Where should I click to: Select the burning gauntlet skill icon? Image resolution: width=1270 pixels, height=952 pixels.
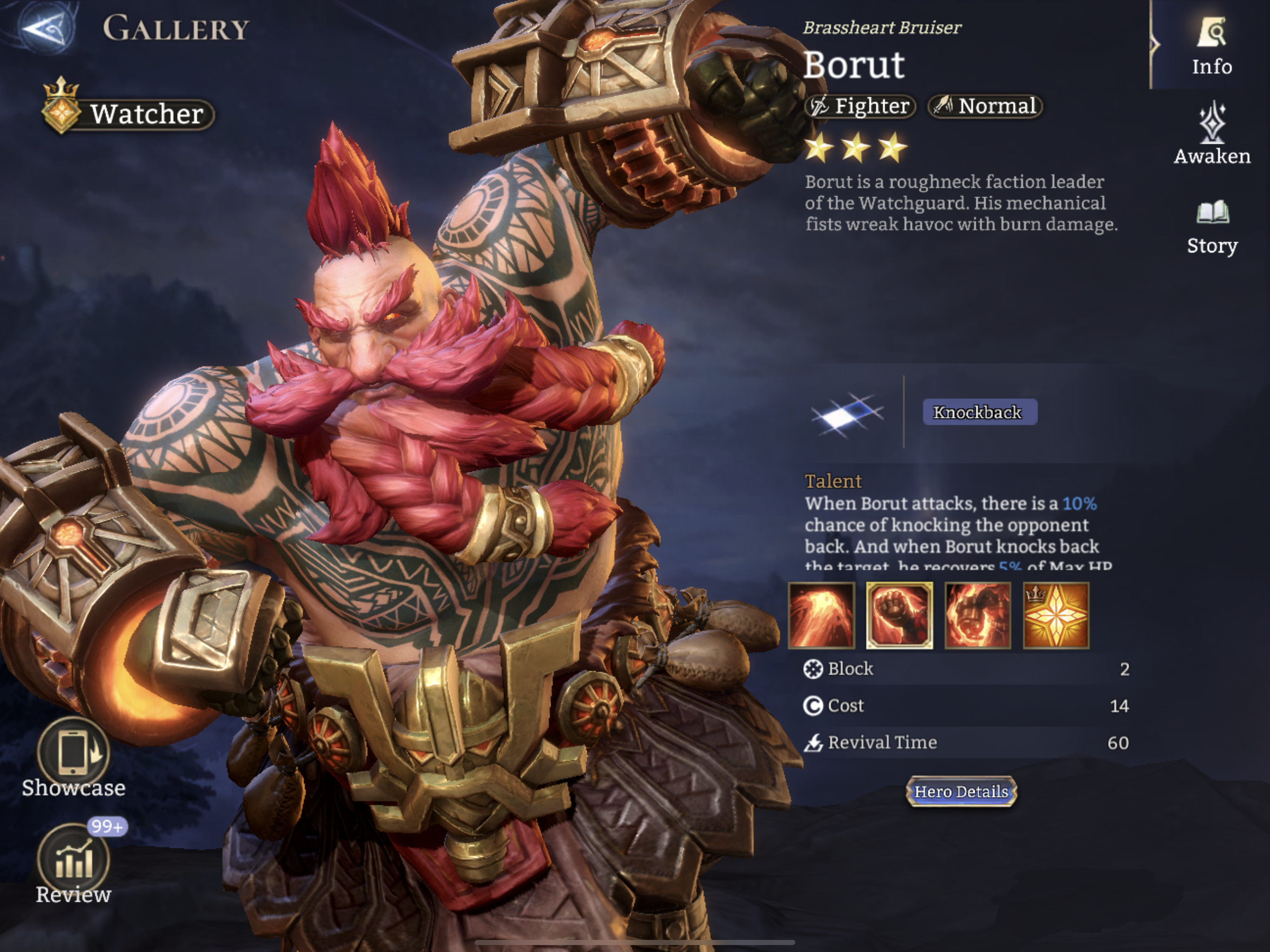click(978, 615)
